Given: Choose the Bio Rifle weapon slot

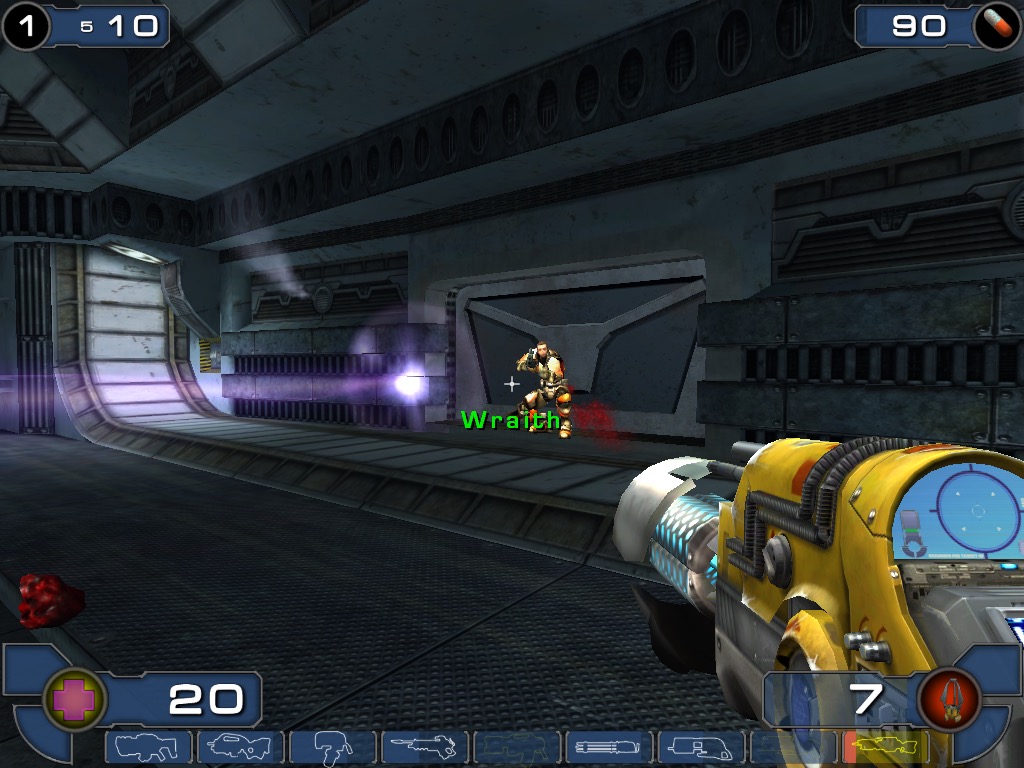Looking at the screenshot, I should click(331, 747).
